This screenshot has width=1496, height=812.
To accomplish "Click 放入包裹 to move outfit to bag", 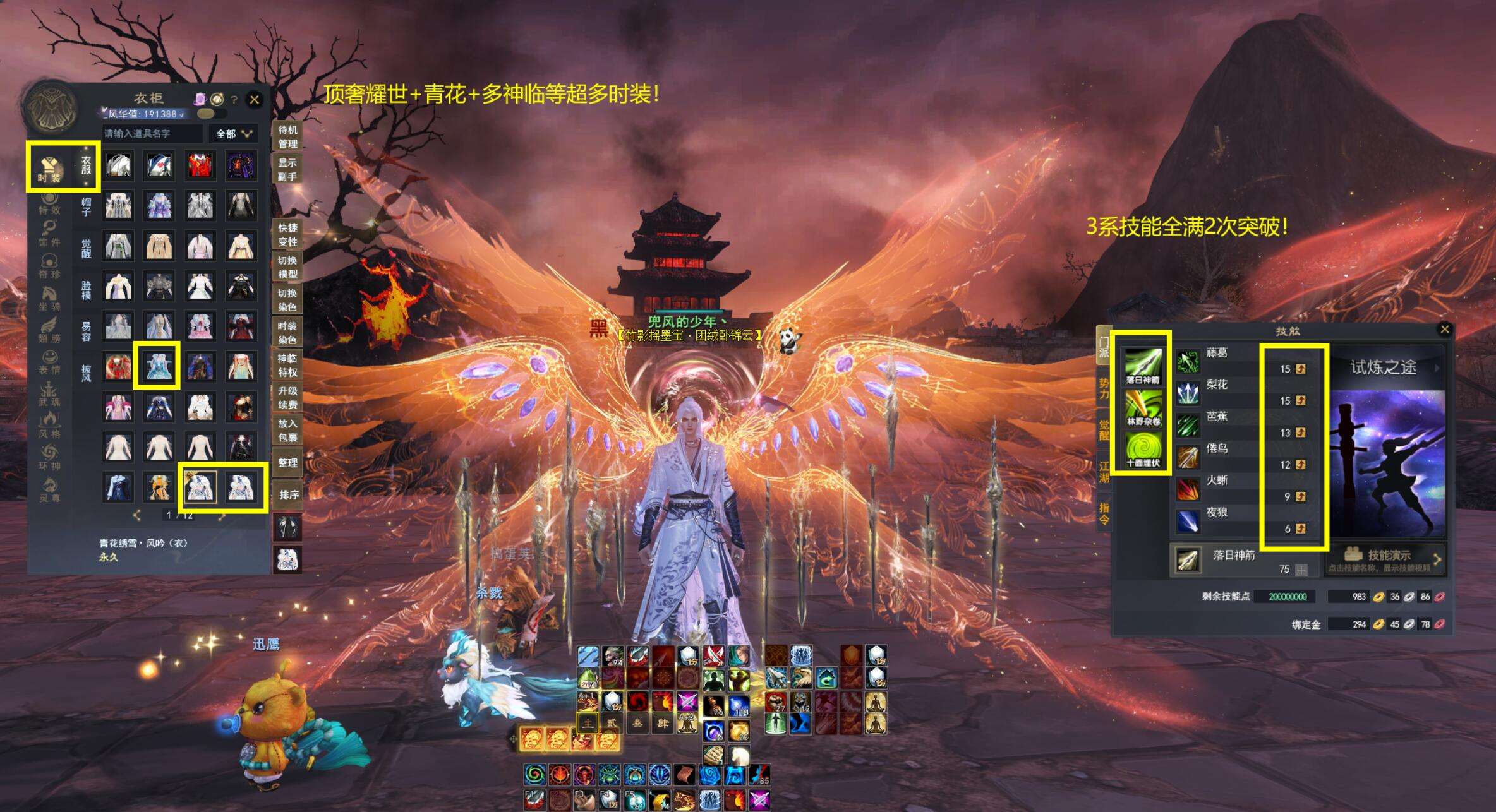I will point(287,430).
